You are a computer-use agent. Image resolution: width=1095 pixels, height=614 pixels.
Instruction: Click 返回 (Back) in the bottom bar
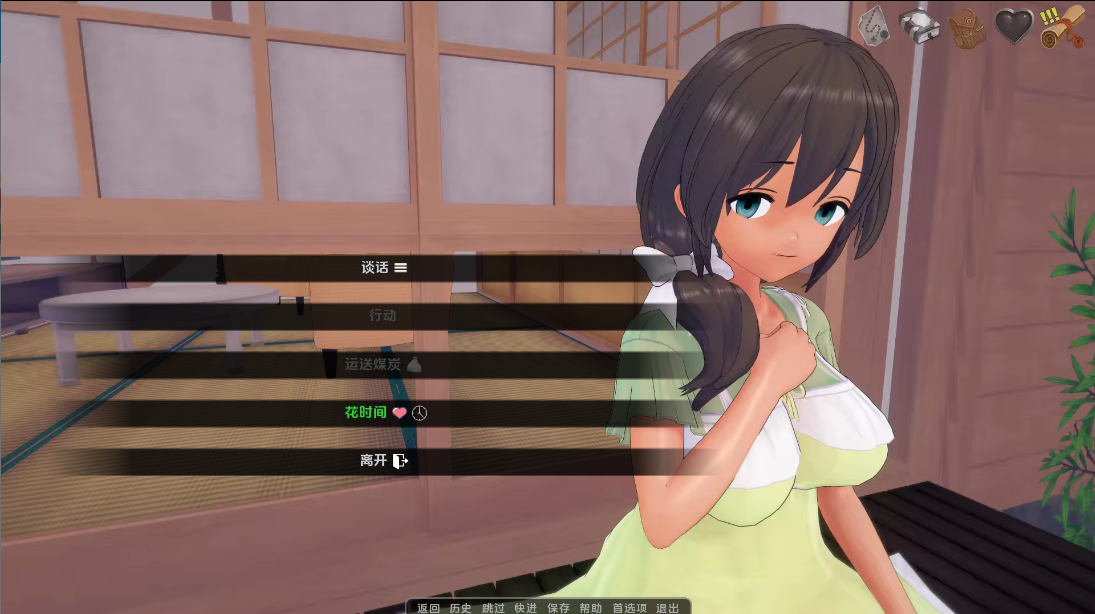428,607
